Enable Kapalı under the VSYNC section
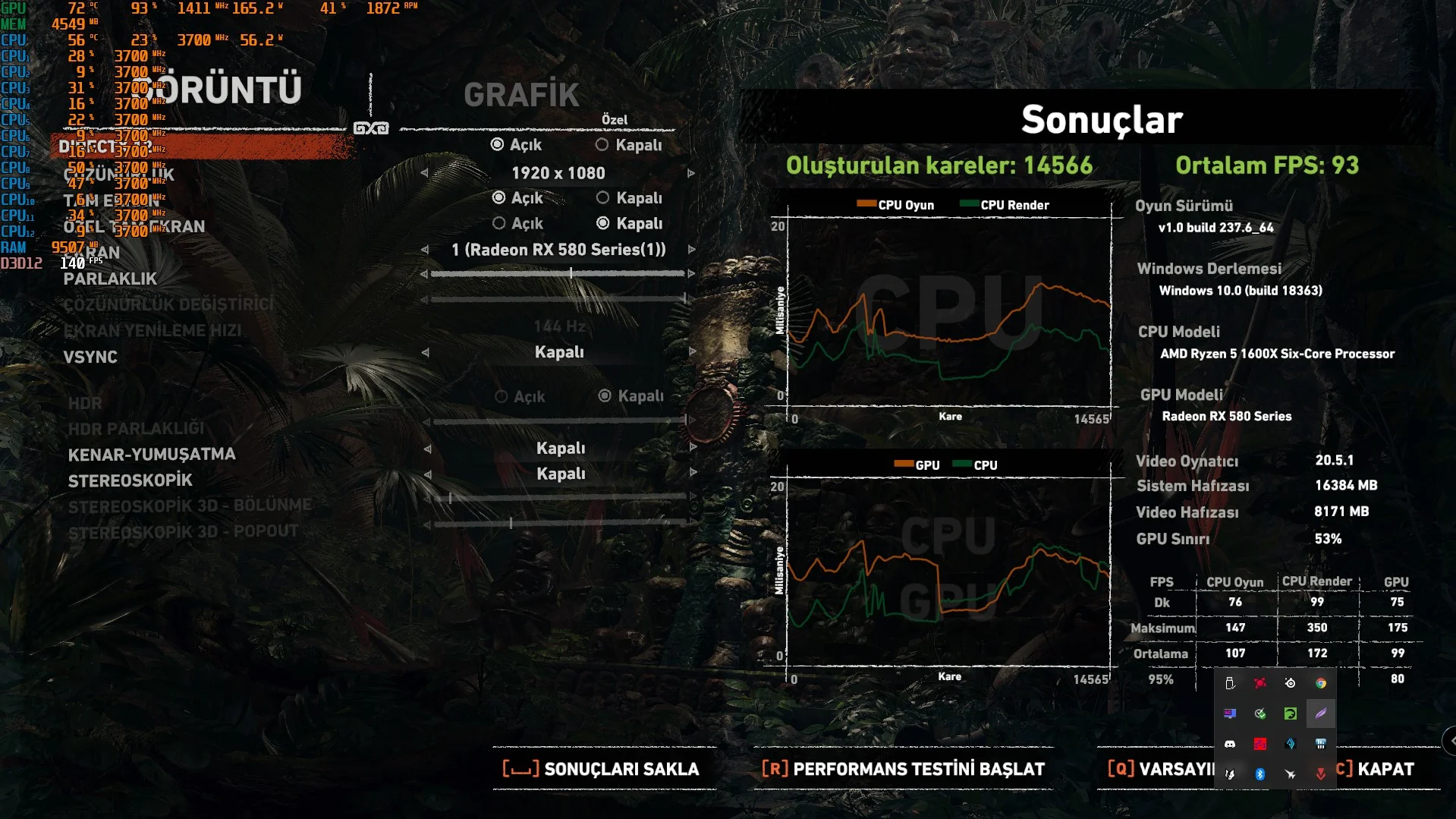The image size is (1456, 819). tap(561, 351)
